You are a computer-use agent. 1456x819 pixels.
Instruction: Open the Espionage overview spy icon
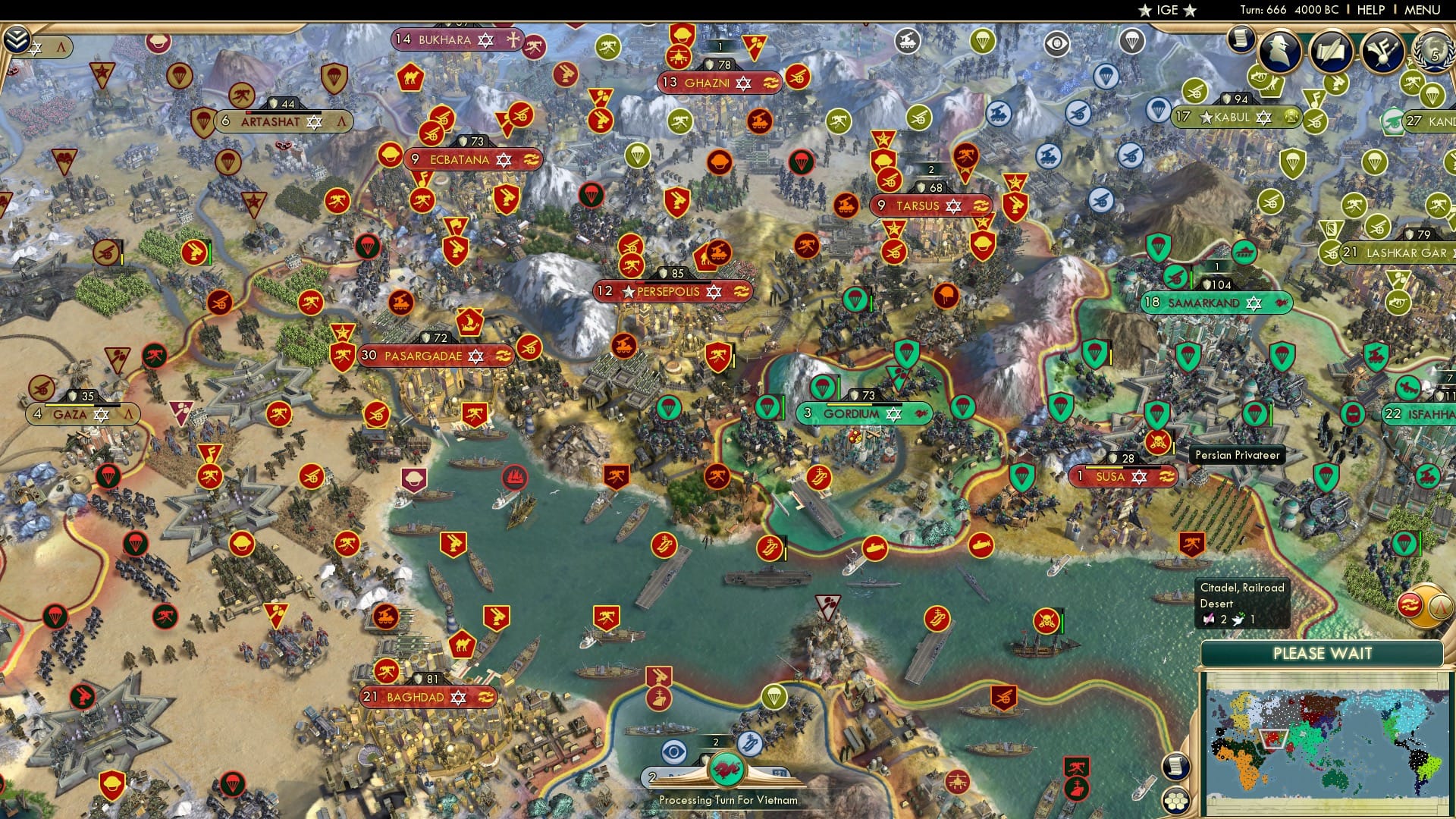(x=1279, y=50)
